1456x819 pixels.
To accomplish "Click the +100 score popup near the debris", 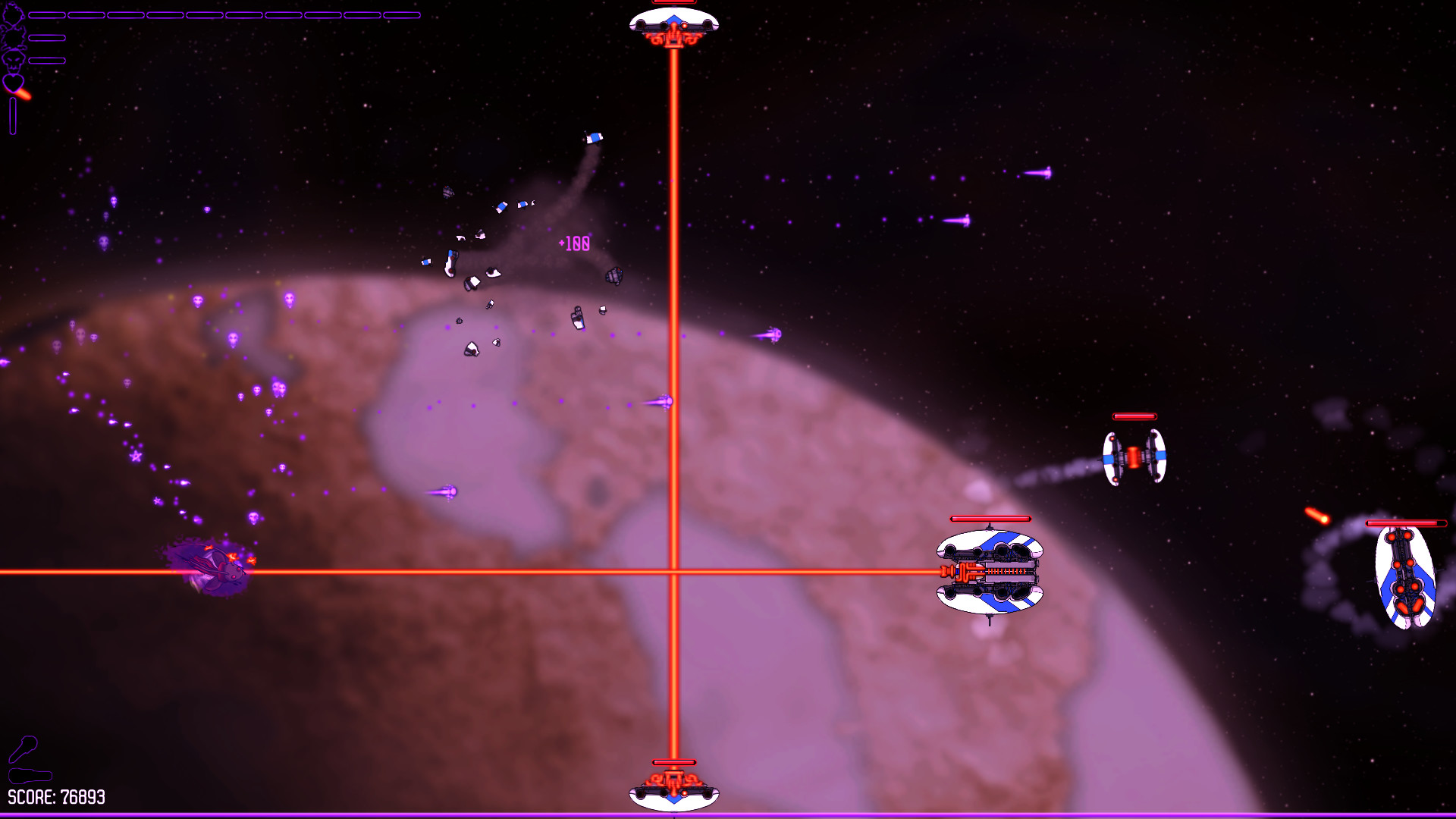I will coord(573,244).
